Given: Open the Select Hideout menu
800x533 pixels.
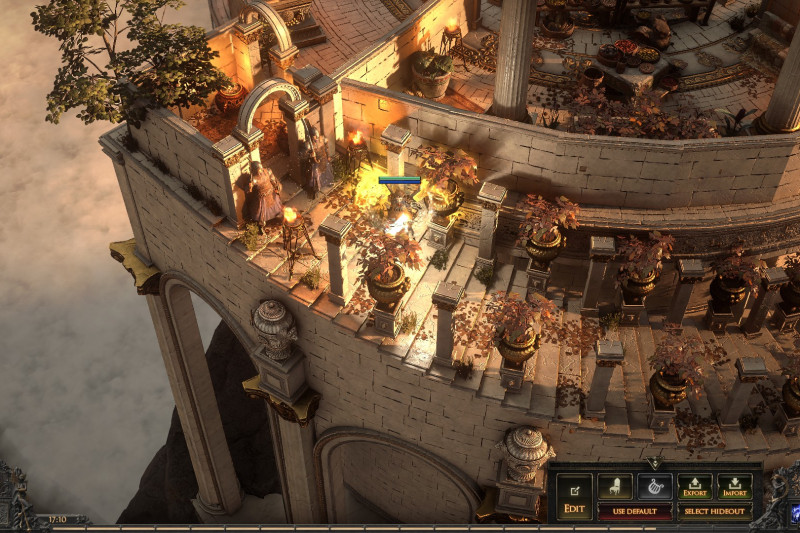Looking at the screenshot, I should pos(715,511).
